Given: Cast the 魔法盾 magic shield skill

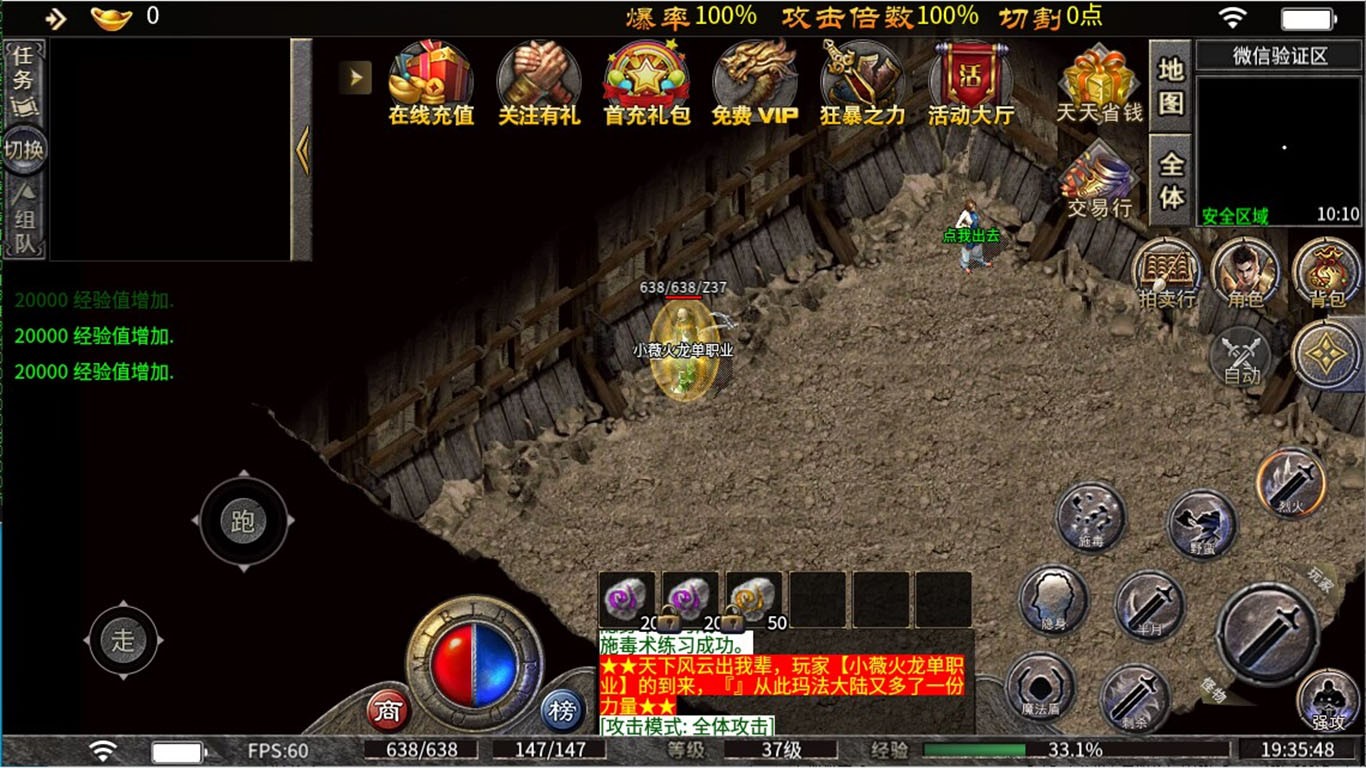Looking at the screenshot, I should click(1040, 688).
